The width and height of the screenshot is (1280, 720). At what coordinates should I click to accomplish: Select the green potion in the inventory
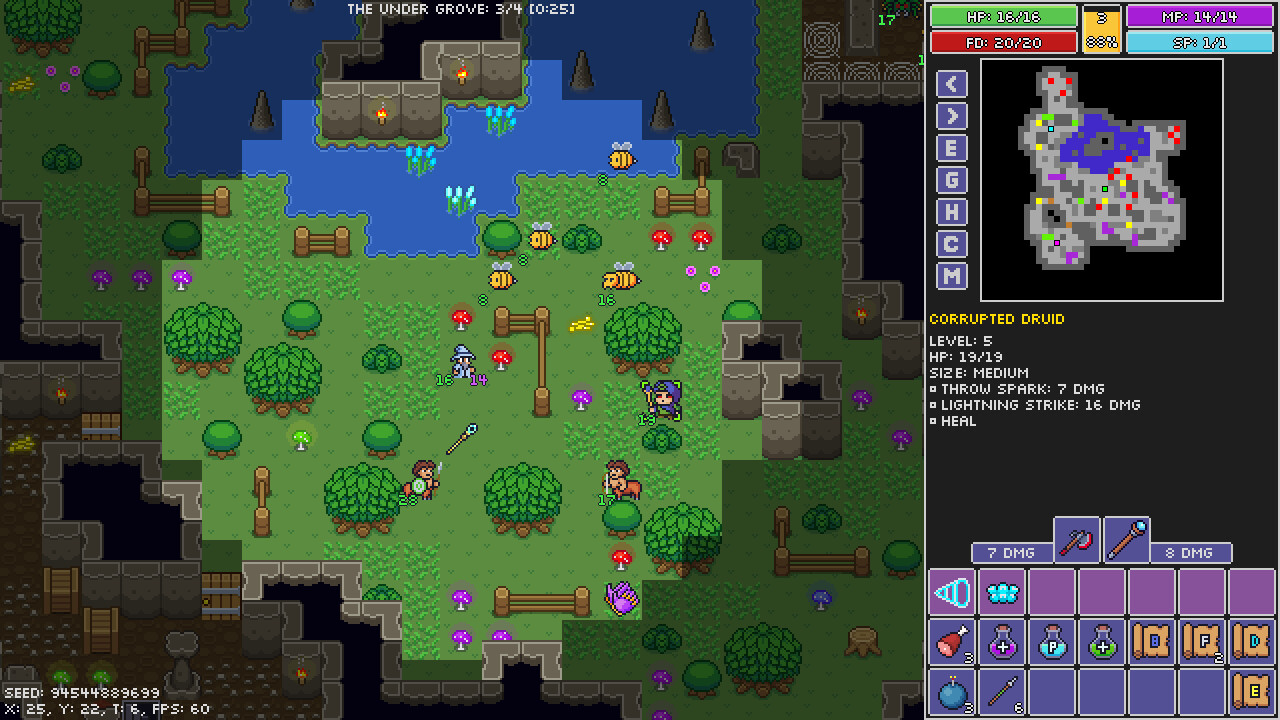pyautogui.click(x=1102, y=642)
